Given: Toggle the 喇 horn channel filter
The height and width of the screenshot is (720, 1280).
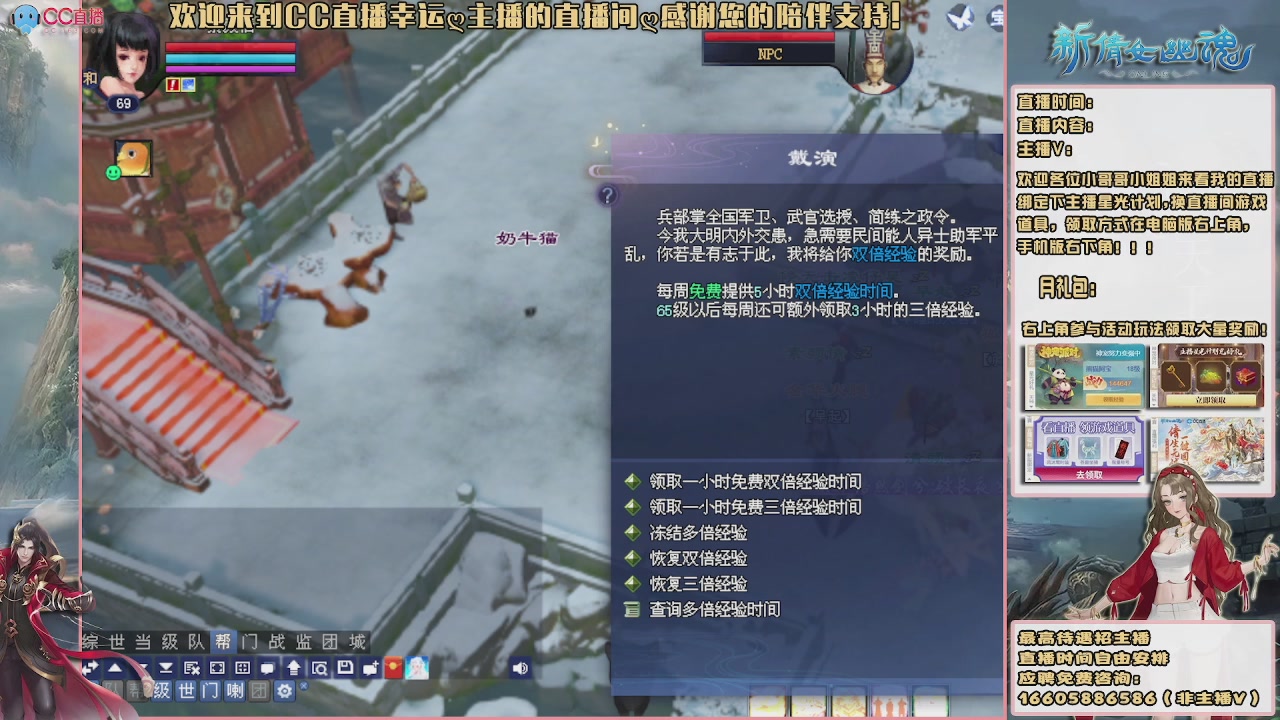Looking at the screenshot, I should [235, 690].
